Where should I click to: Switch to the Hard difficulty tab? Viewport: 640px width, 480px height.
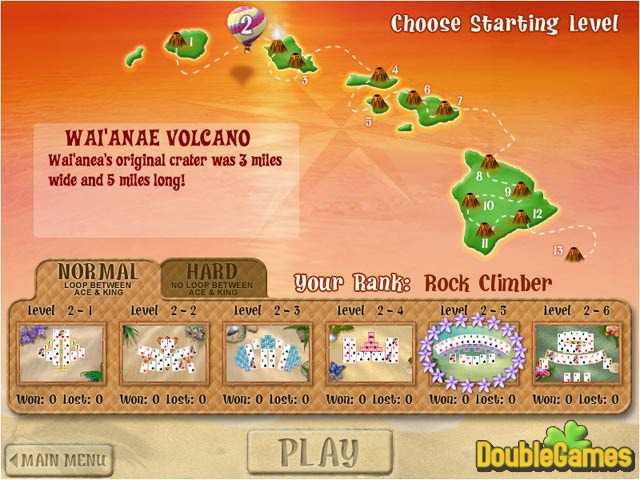(213, 277)
